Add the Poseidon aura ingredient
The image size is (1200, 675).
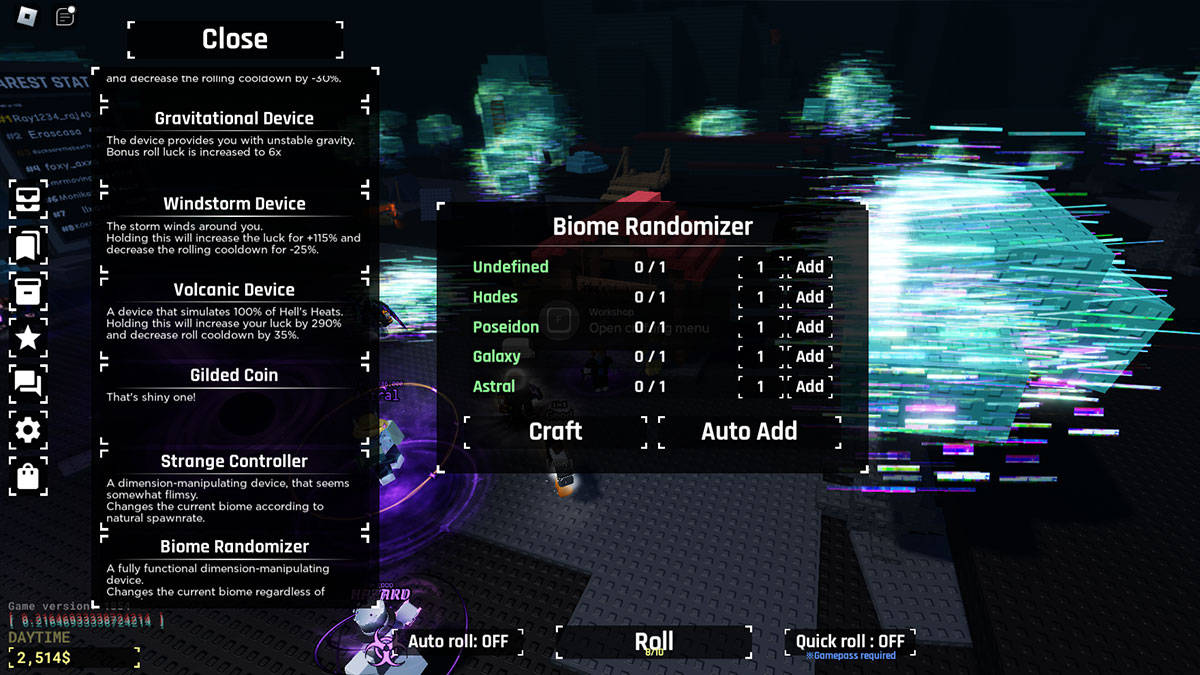810,327
